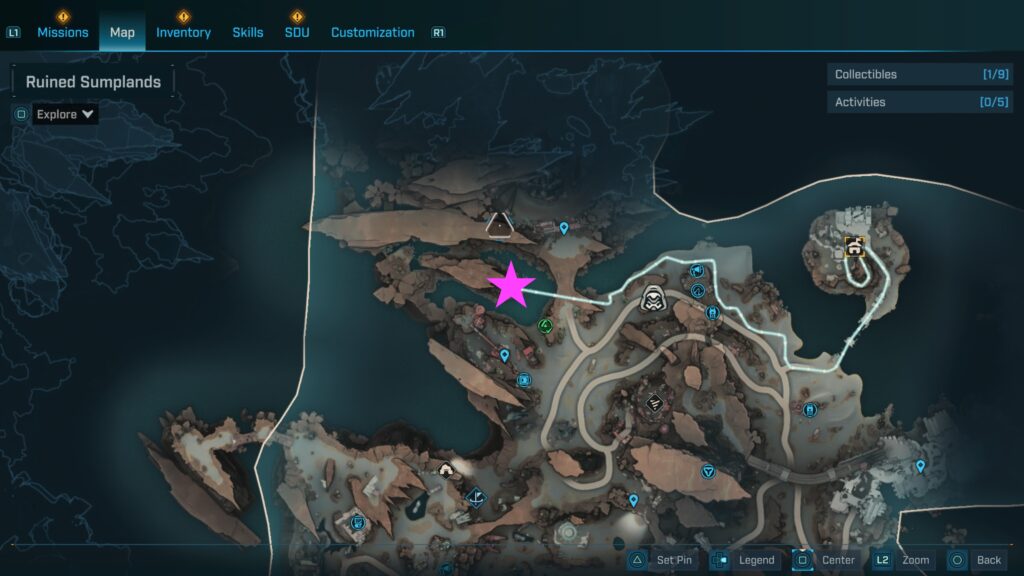Center the map view
Image resolution: width=1024 pixels, height=576 pixels.
(827, 560)
